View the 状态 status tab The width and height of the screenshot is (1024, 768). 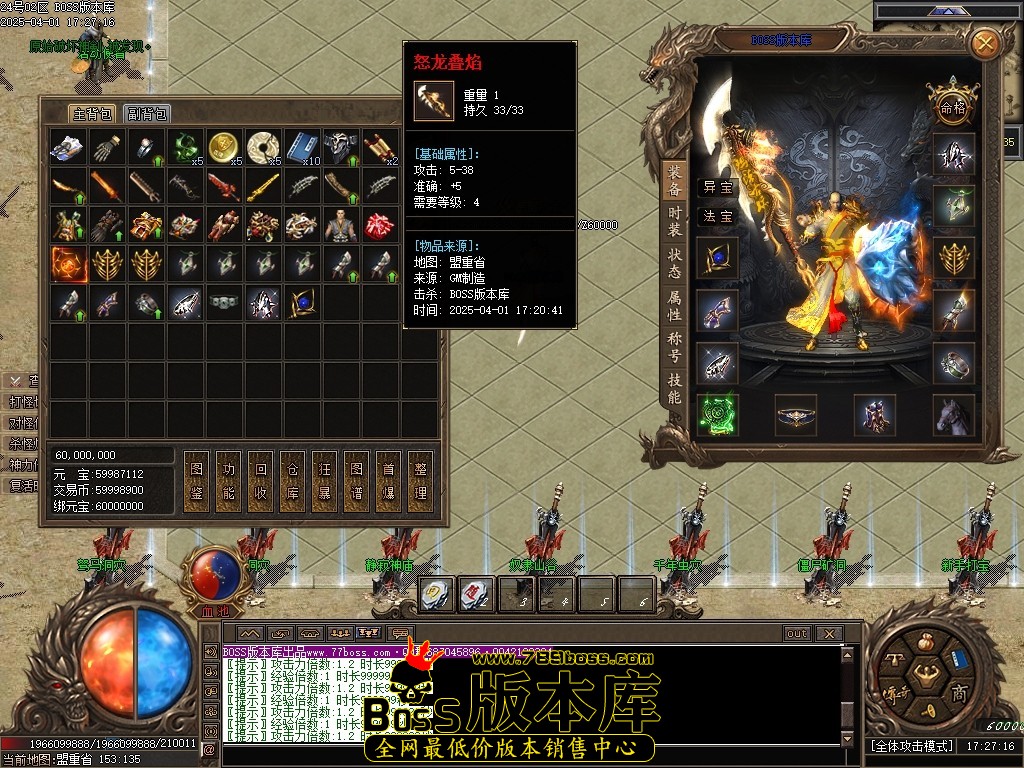(x=675, y=263)
